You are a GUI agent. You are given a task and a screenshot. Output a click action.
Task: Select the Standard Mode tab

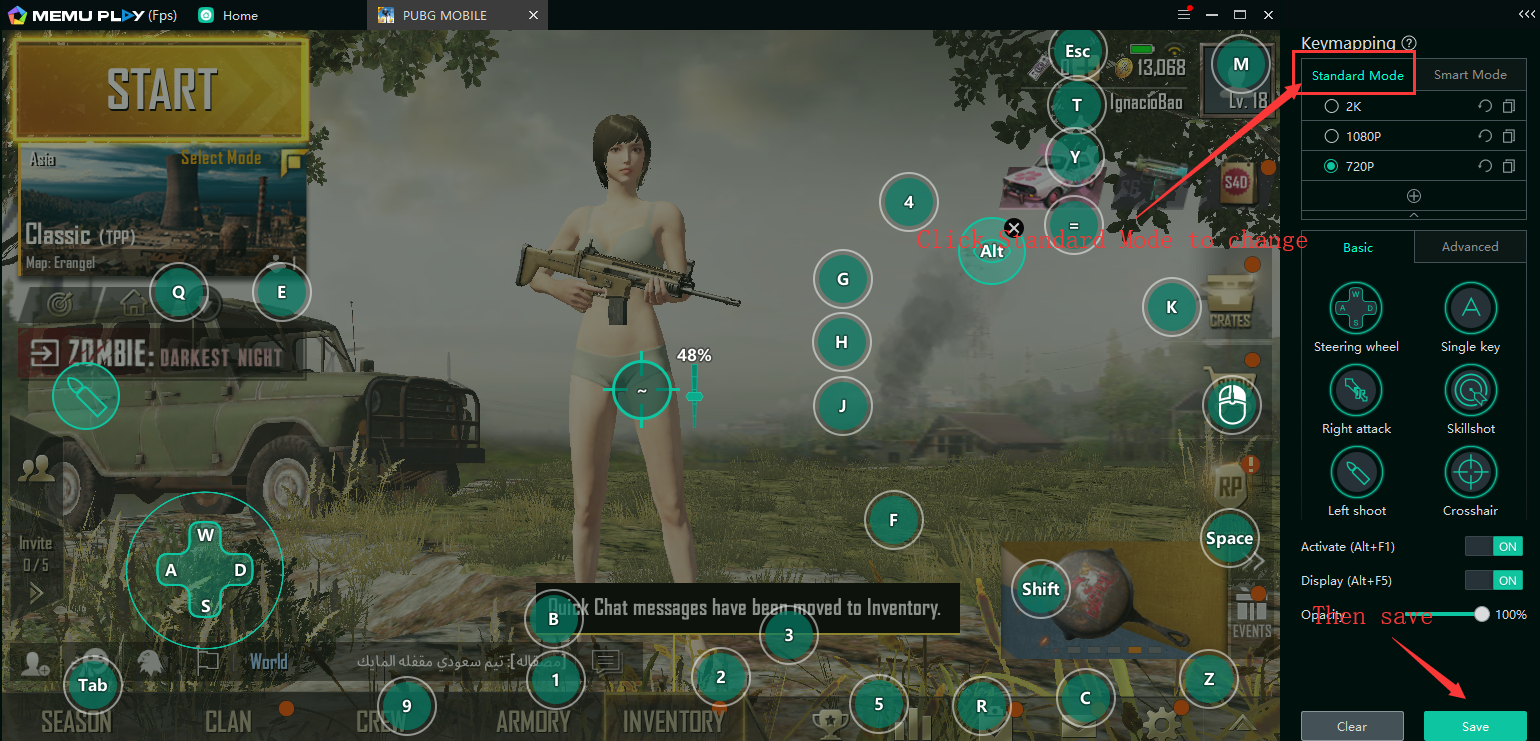point(1357,75)
